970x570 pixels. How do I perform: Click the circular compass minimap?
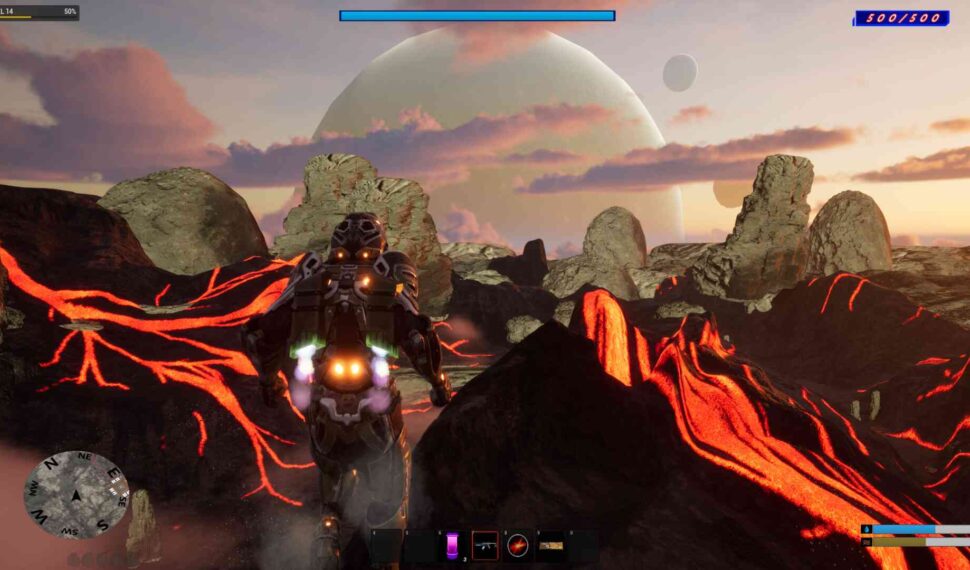coord(76,494)
